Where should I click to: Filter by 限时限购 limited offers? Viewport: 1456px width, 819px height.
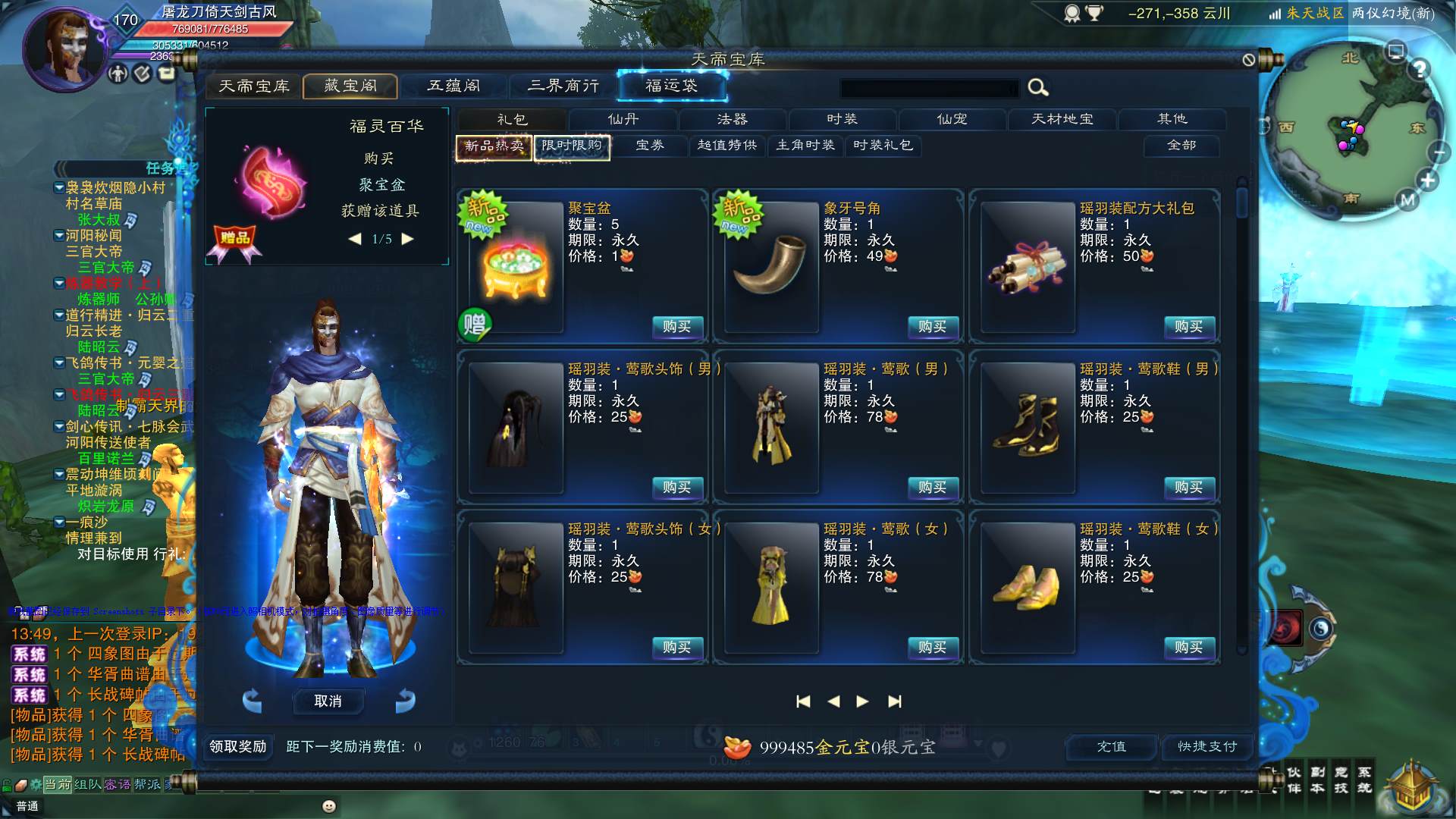(572, 146)
